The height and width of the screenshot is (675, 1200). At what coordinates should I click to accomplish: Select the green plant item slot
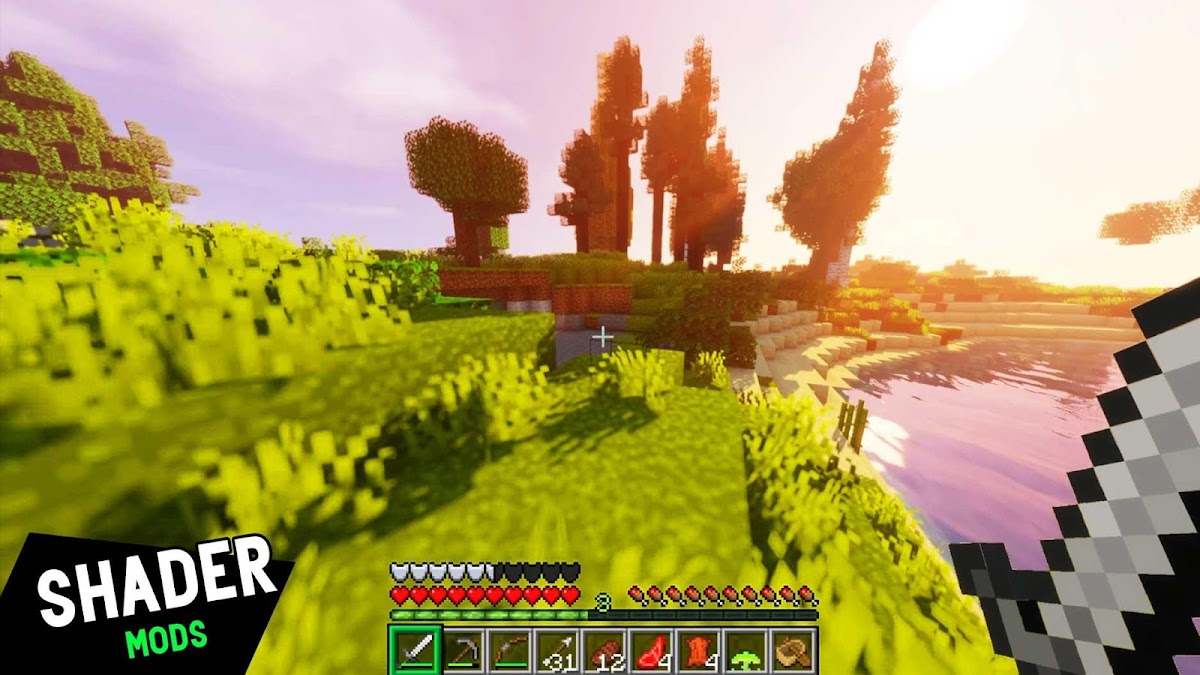746,651
